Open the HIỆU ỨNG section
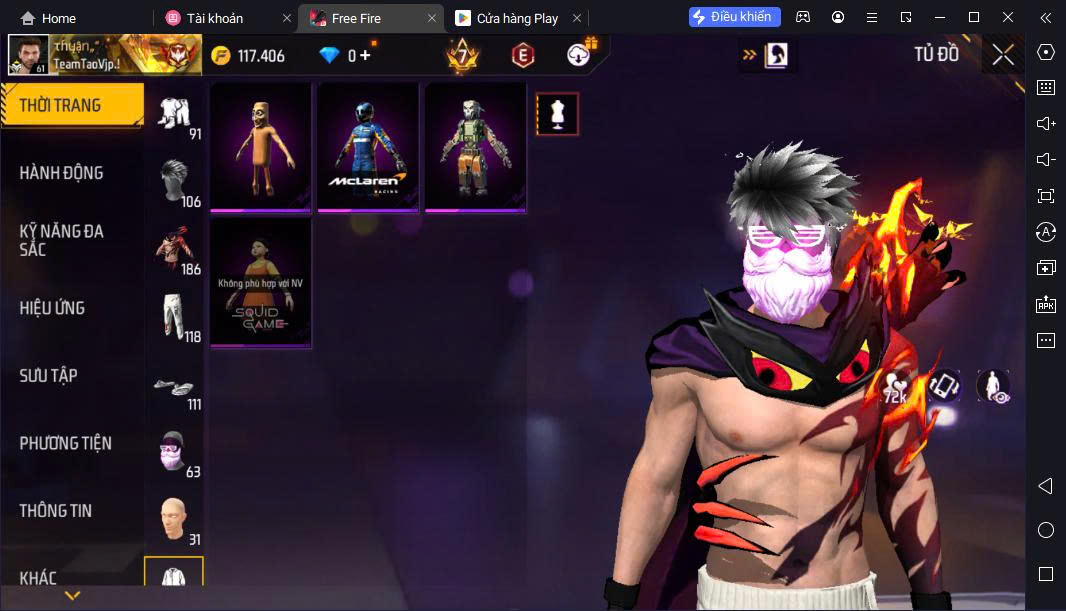 coord(52,308)
